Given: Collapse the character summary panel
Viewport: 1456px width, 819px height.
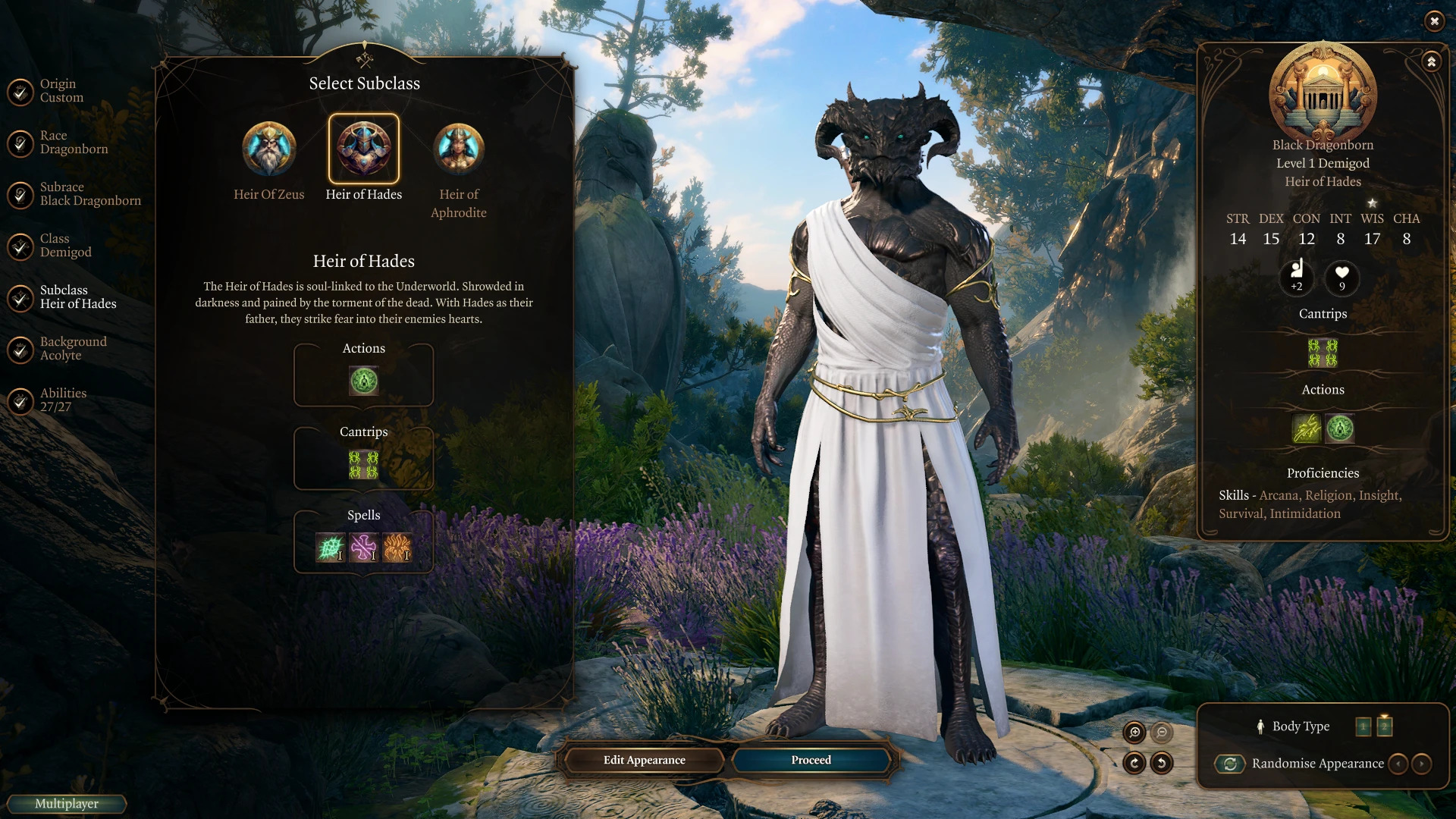Looking at the screenshot, I should pos(1431,61).
